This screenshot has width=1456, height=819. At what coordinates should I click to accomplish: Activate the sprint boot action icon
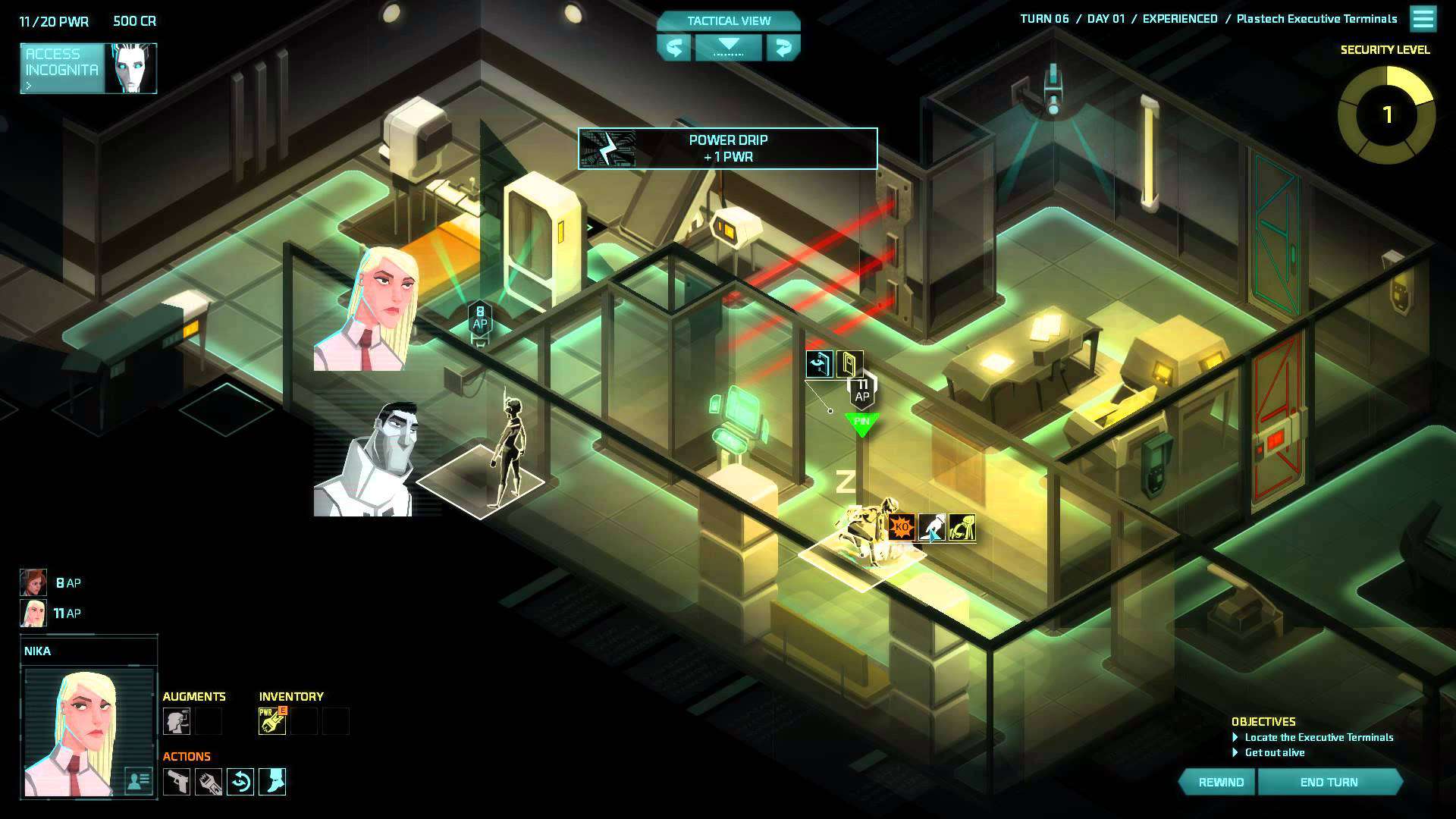tap(272, 782)
